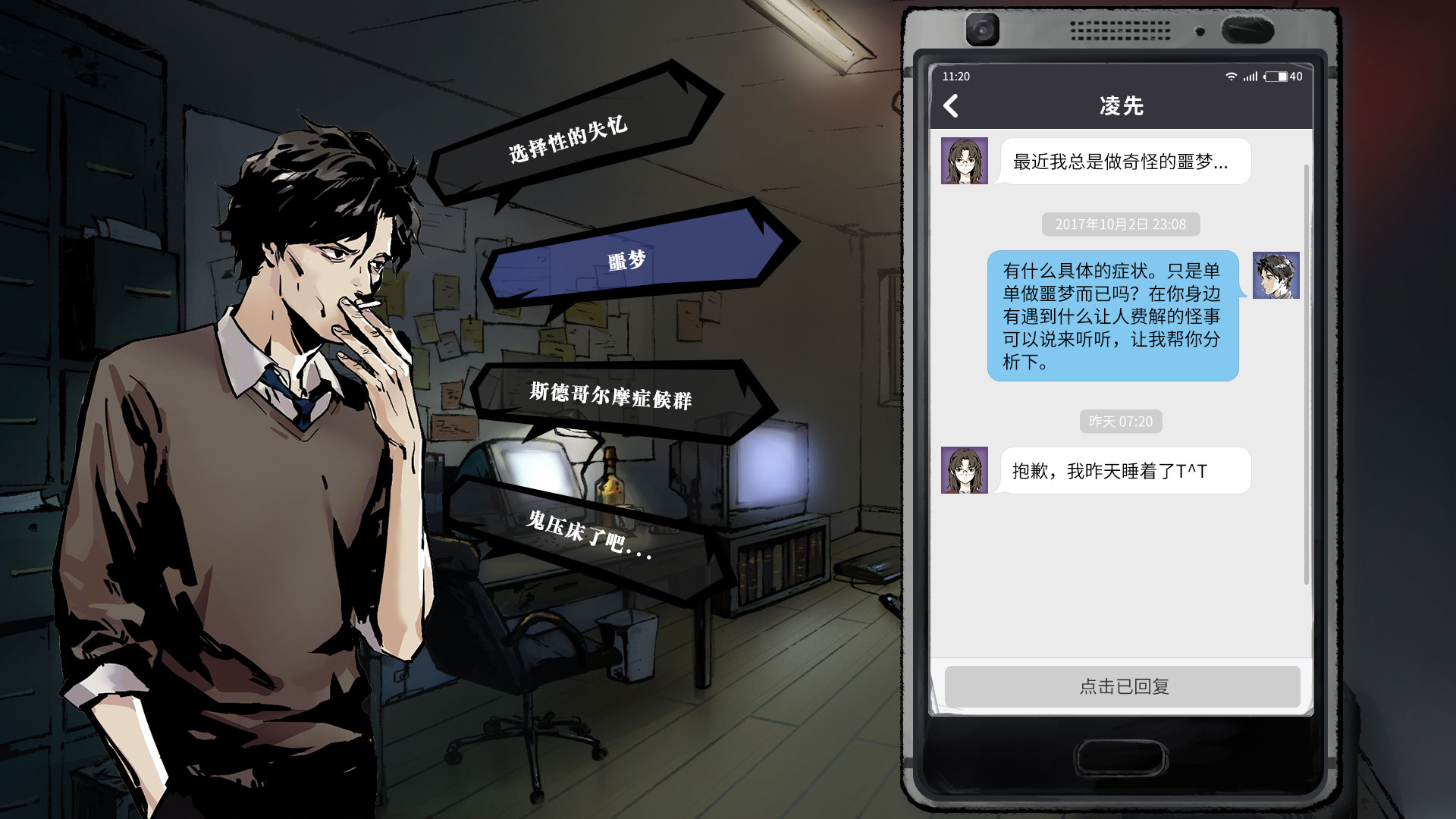The height and width of the screenshot is (819, 1456).
Task: Tap the 昨天 07:20 timestamp label
Action: pyautogui.click(x=1122, y=422)
